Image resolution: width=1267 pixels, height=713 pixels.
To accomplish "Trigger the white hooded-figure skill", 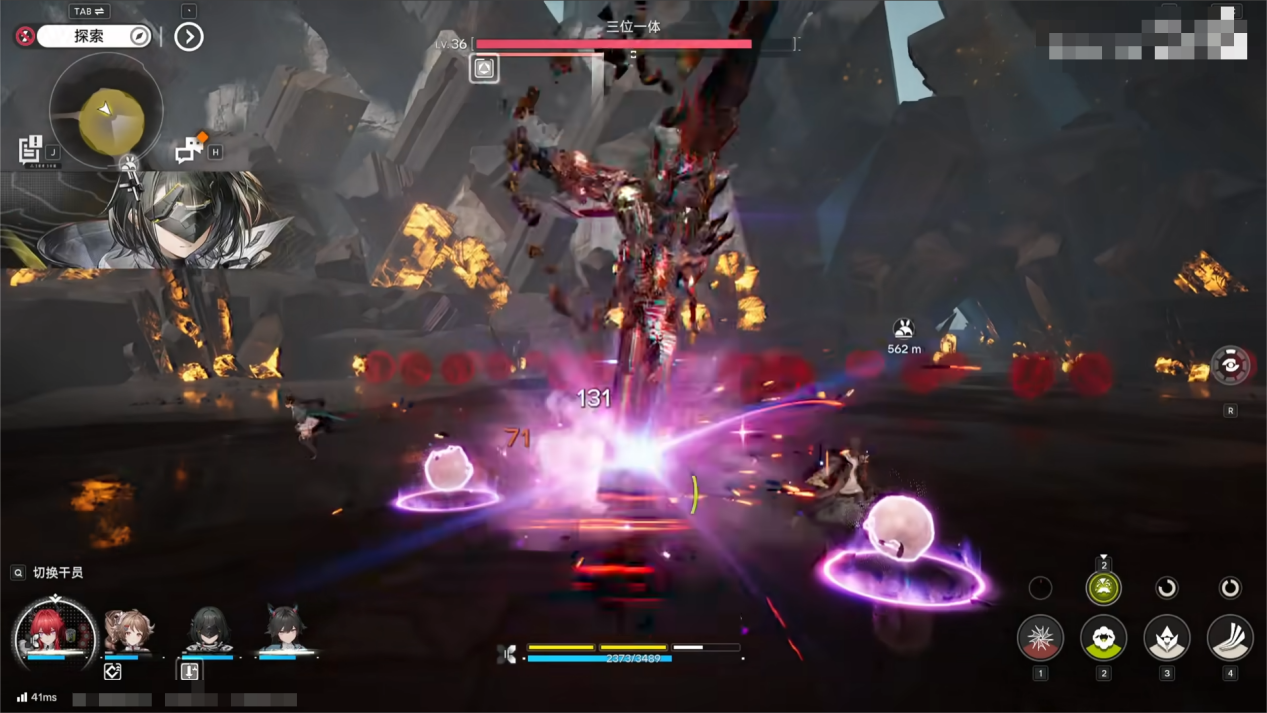I will coord(1167,638).
